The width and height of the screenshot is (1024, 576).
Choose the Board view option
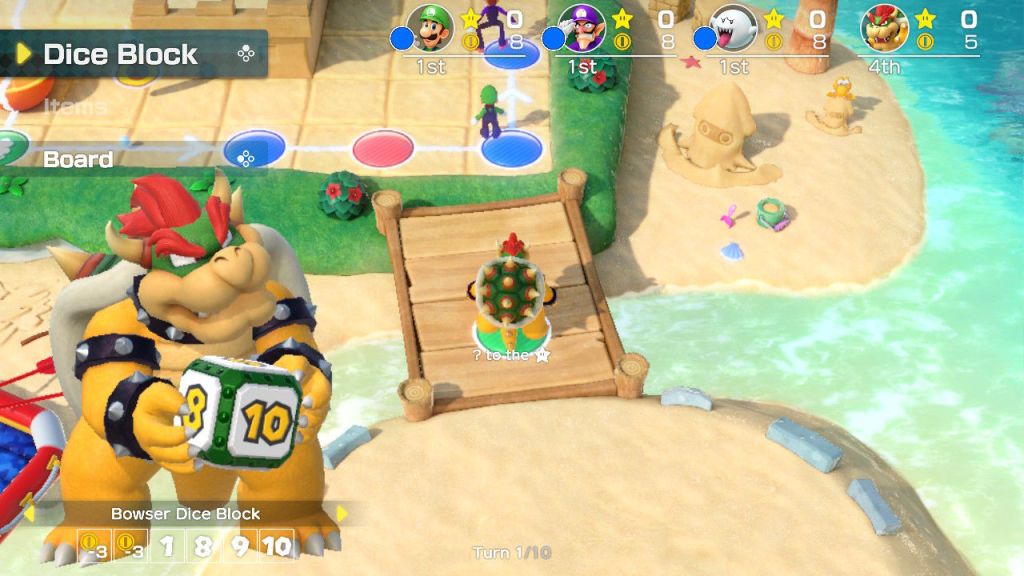point(78,159)
